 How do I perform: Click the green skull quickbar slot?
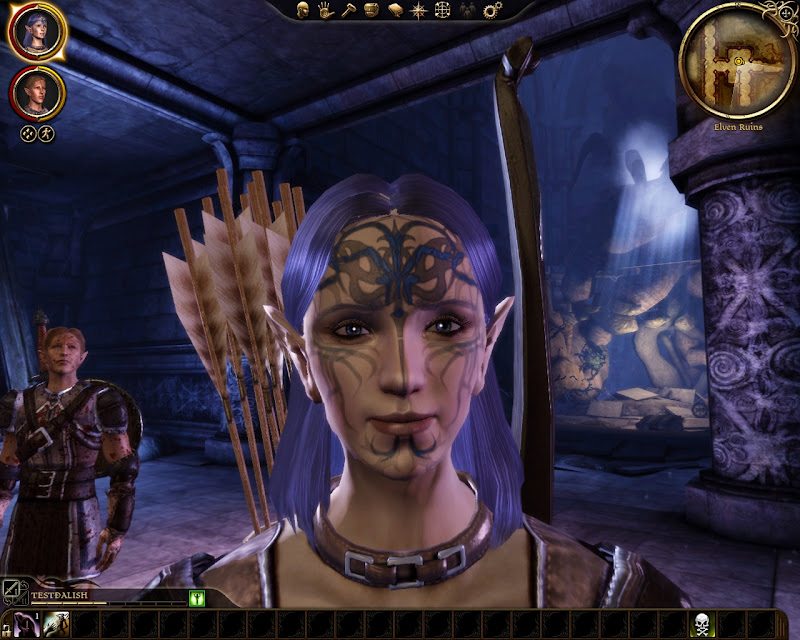(703, 625)
